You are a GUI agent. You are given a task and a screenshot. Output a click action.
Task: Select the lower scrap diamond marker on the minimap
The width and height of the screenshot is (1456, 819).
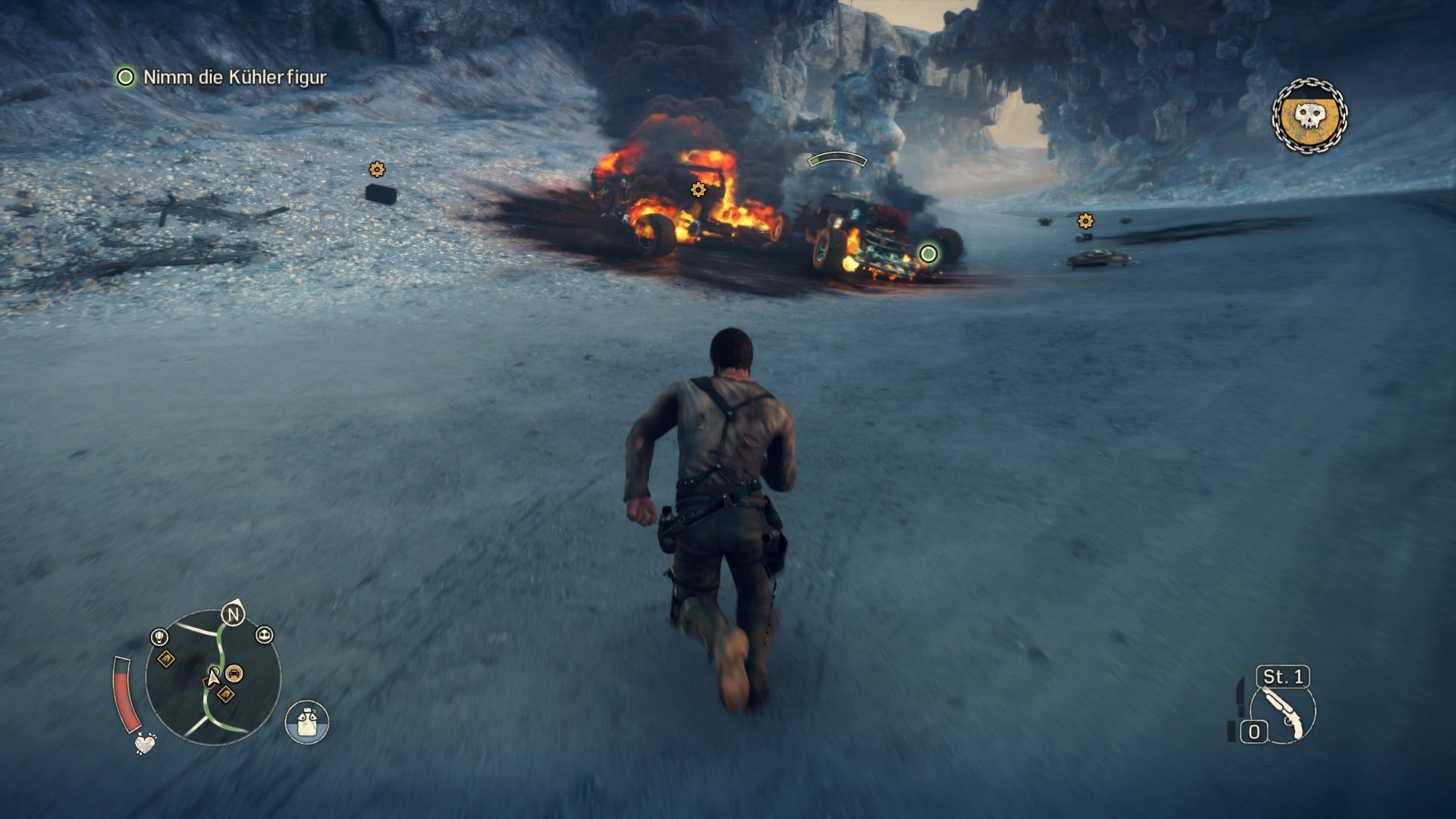coord(225,693)
